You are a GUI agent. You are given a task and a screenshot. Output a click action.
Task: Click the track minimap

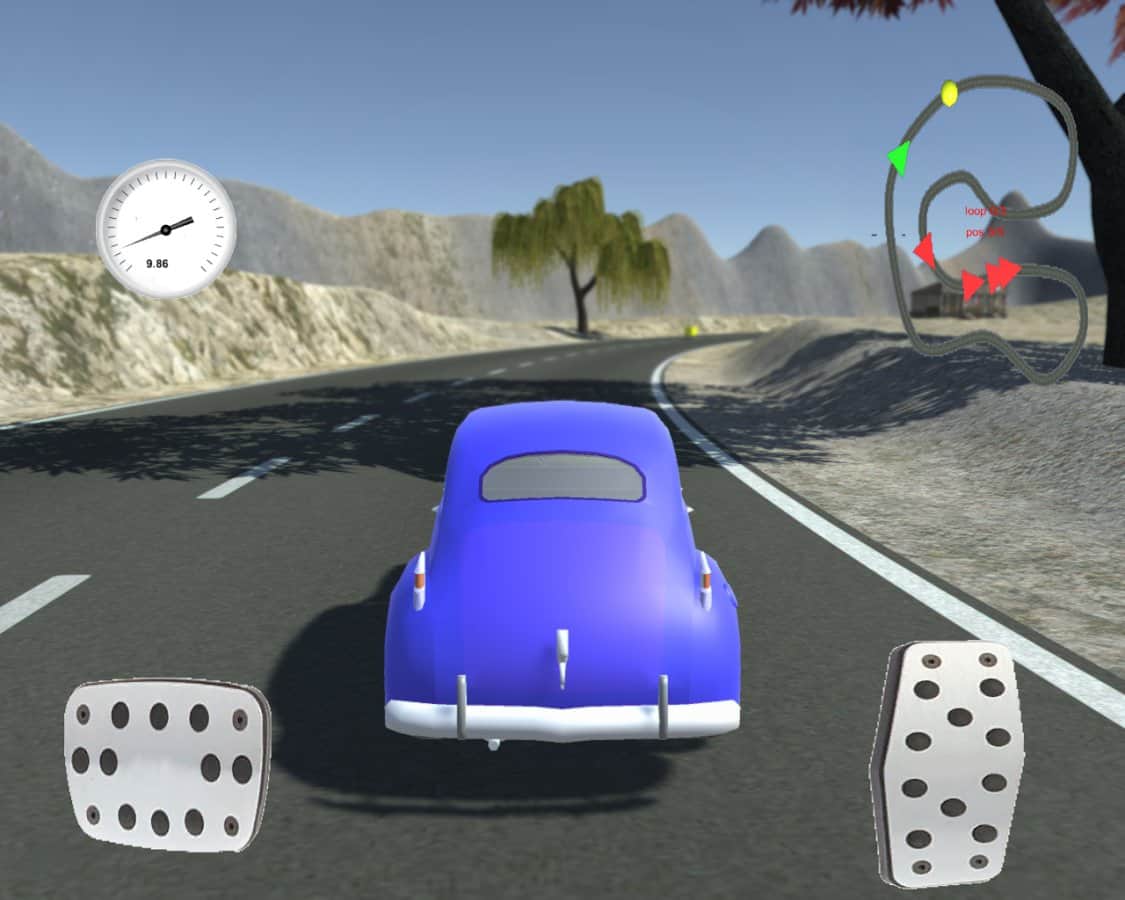point(985,230)
